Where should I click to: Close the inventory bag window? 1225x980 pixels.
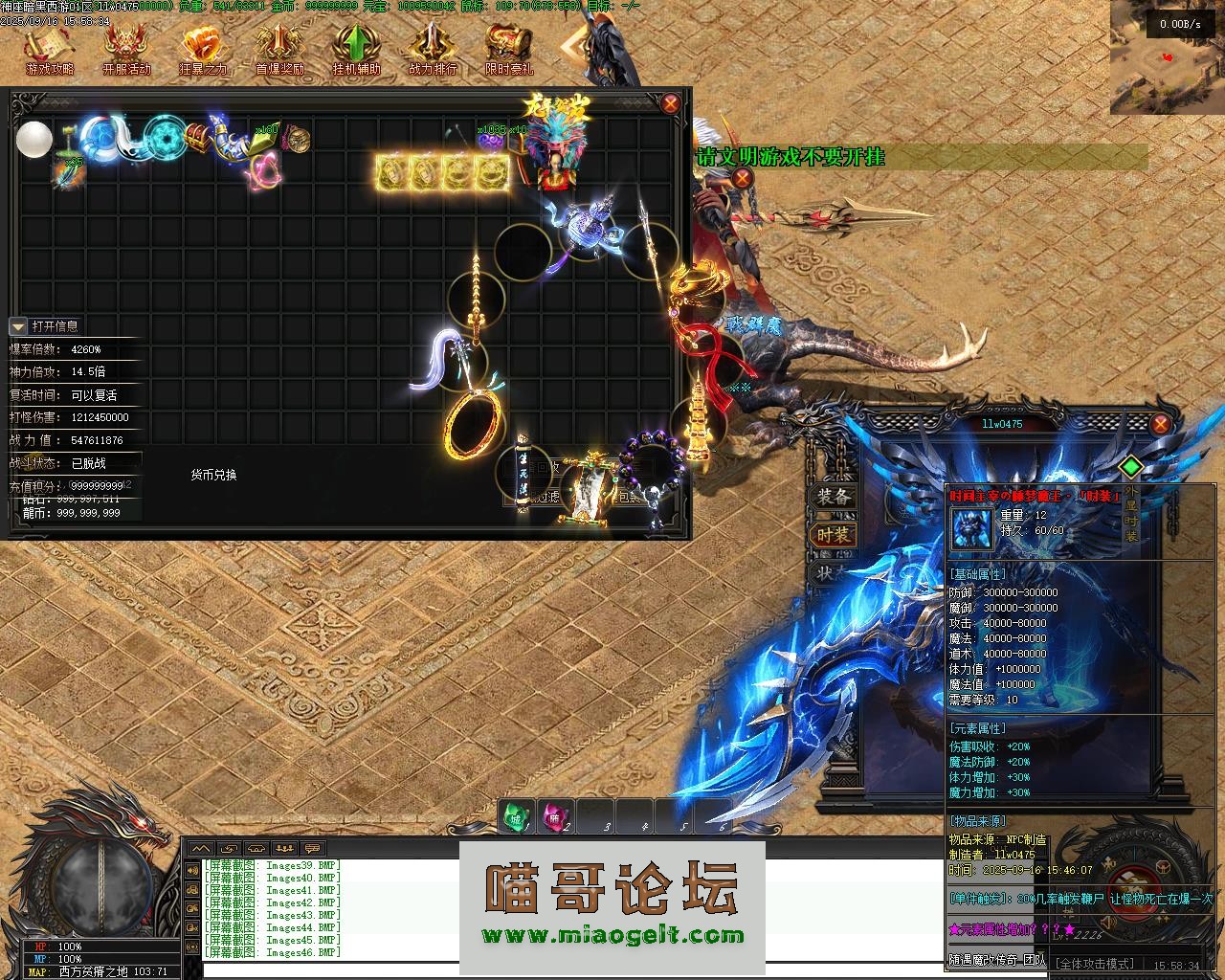tap(671, 103)
